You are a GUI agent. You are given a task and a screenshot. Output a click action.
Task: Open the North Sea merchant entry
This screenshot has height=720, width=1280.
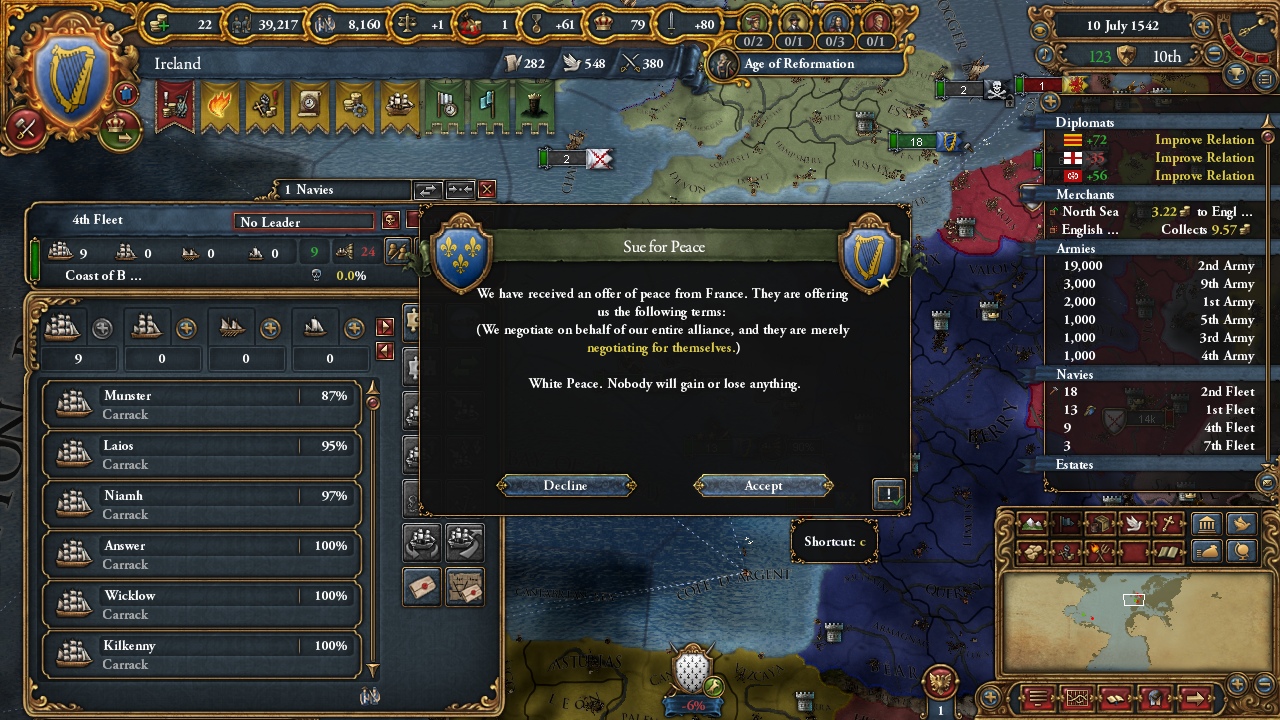tap(1150, 212)
